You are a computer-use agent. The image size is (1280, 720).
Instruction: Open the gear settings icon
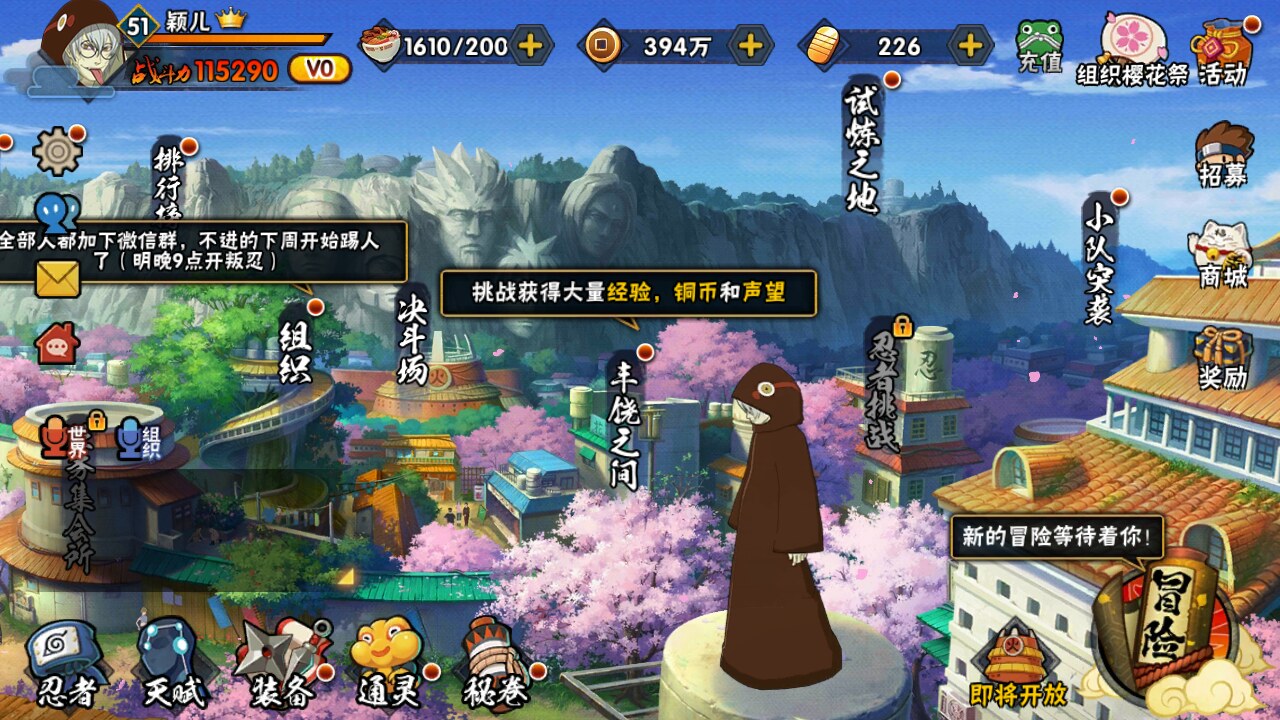(x=57, y=152)
